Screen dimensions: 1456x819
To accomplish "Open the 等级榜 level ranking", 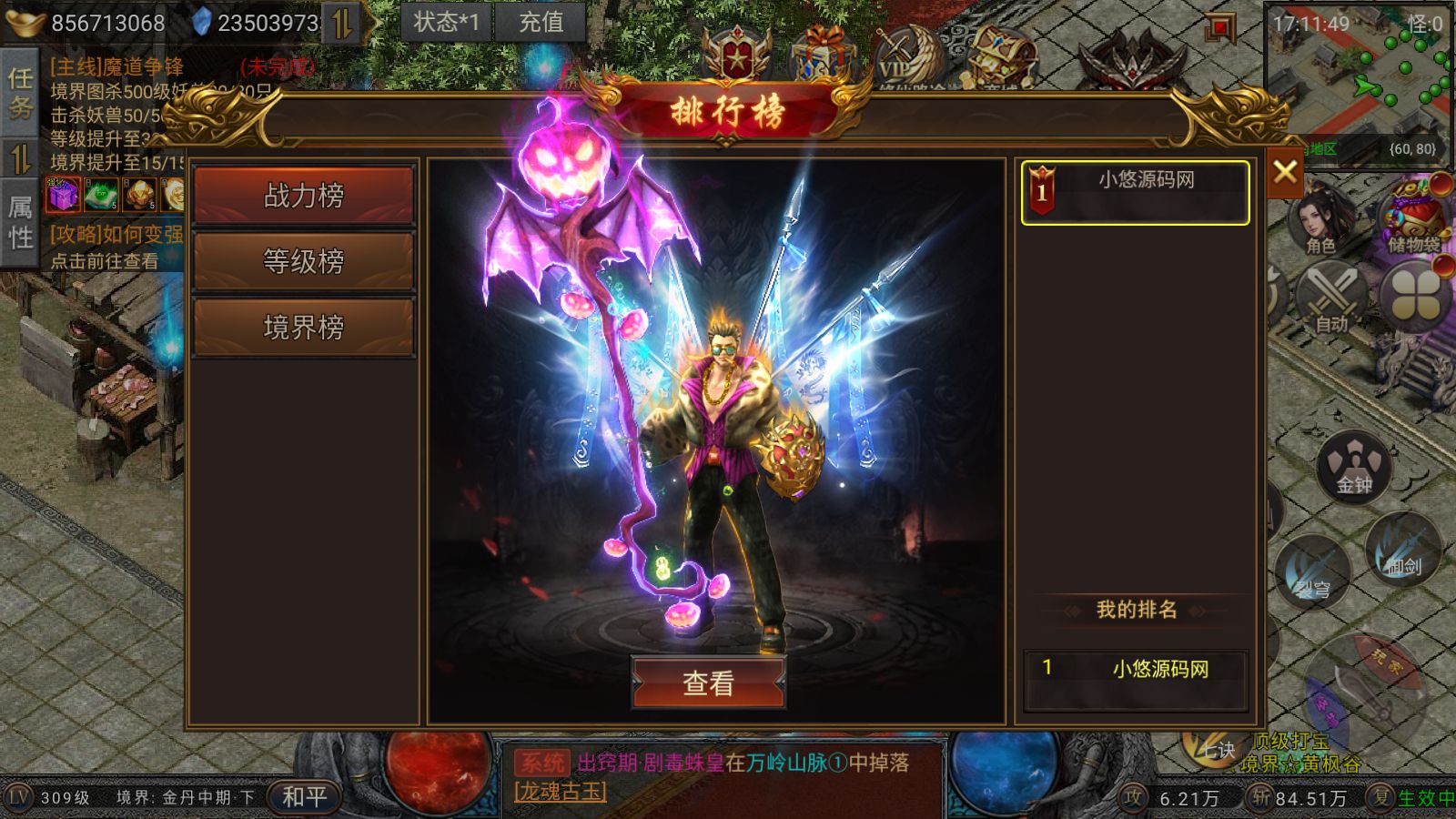I will click(303, 261).
